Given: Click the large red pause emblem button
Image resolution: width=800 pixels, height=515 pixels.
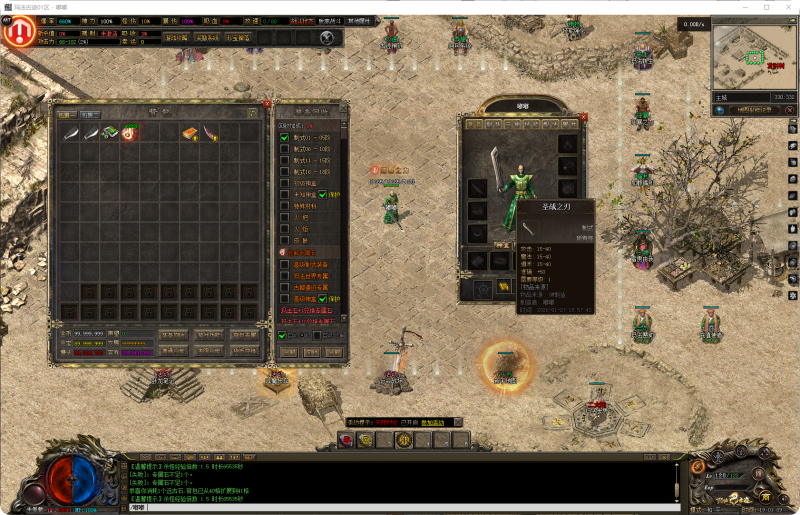Looking at the screenshot, I should (17, 31).
